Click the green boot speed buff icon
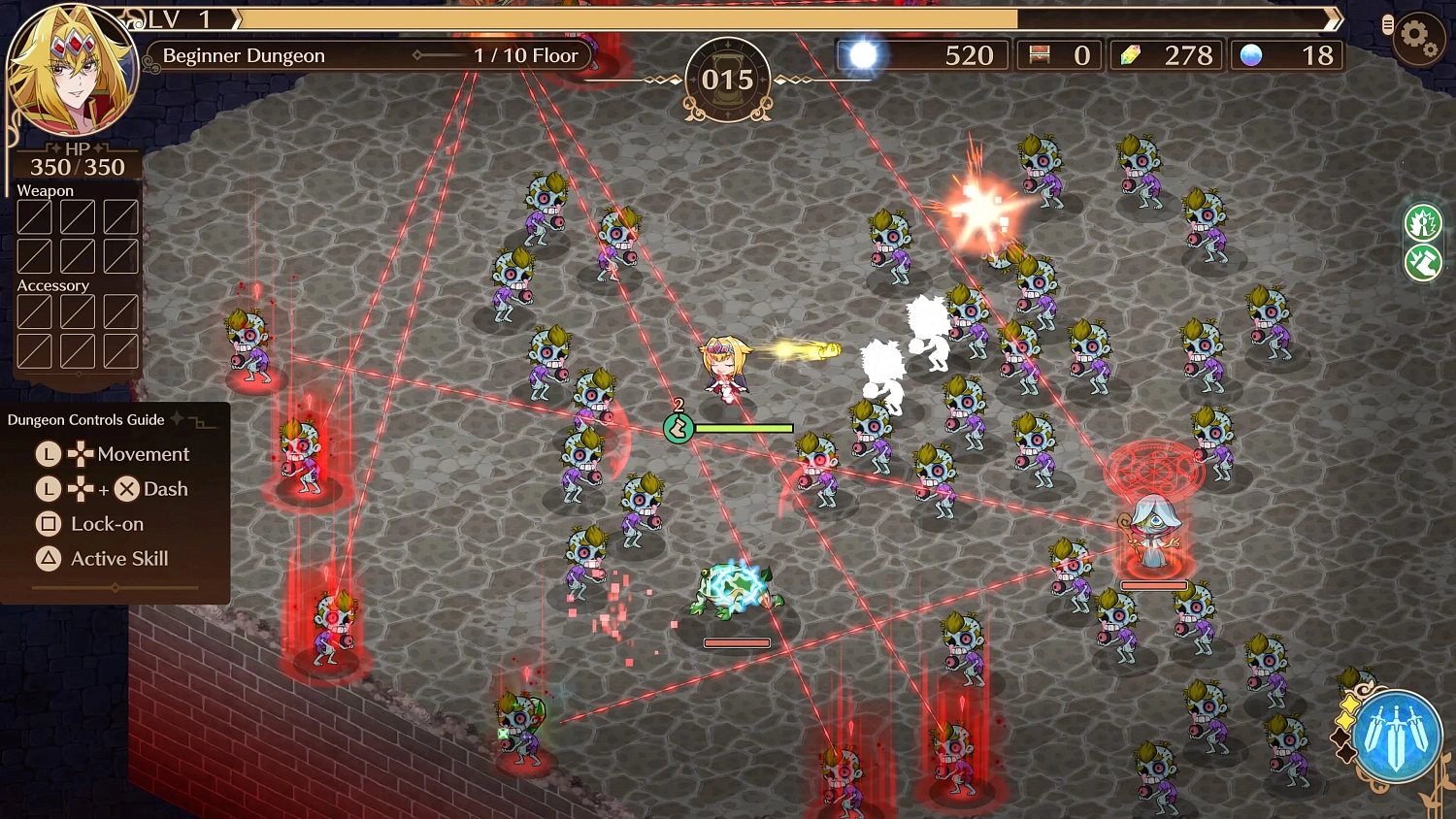The height and width of the screenshot is (819, 1456). coord(1422,263)
